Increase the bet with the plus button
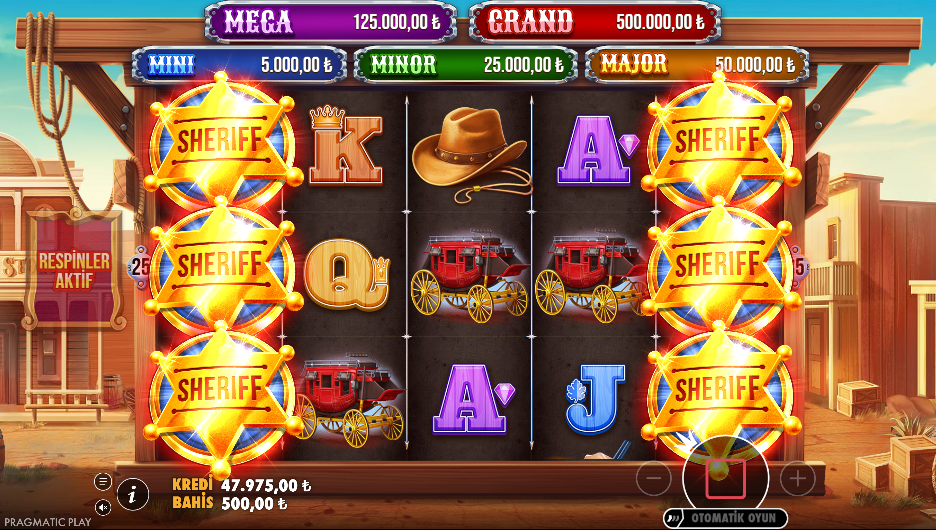This screenshot has height=530, width=936. click(x=797, y=479)
